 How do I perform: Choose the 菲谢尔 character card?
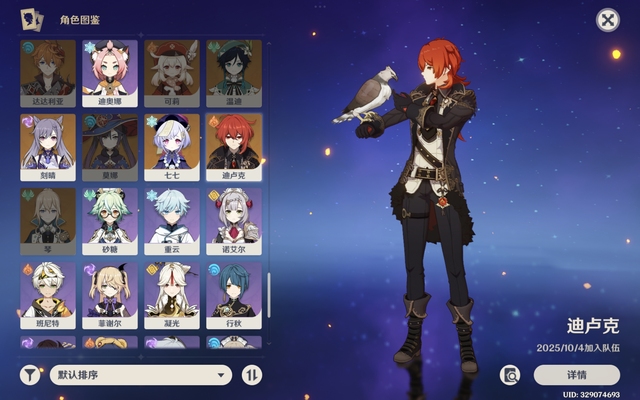(110, 294)
